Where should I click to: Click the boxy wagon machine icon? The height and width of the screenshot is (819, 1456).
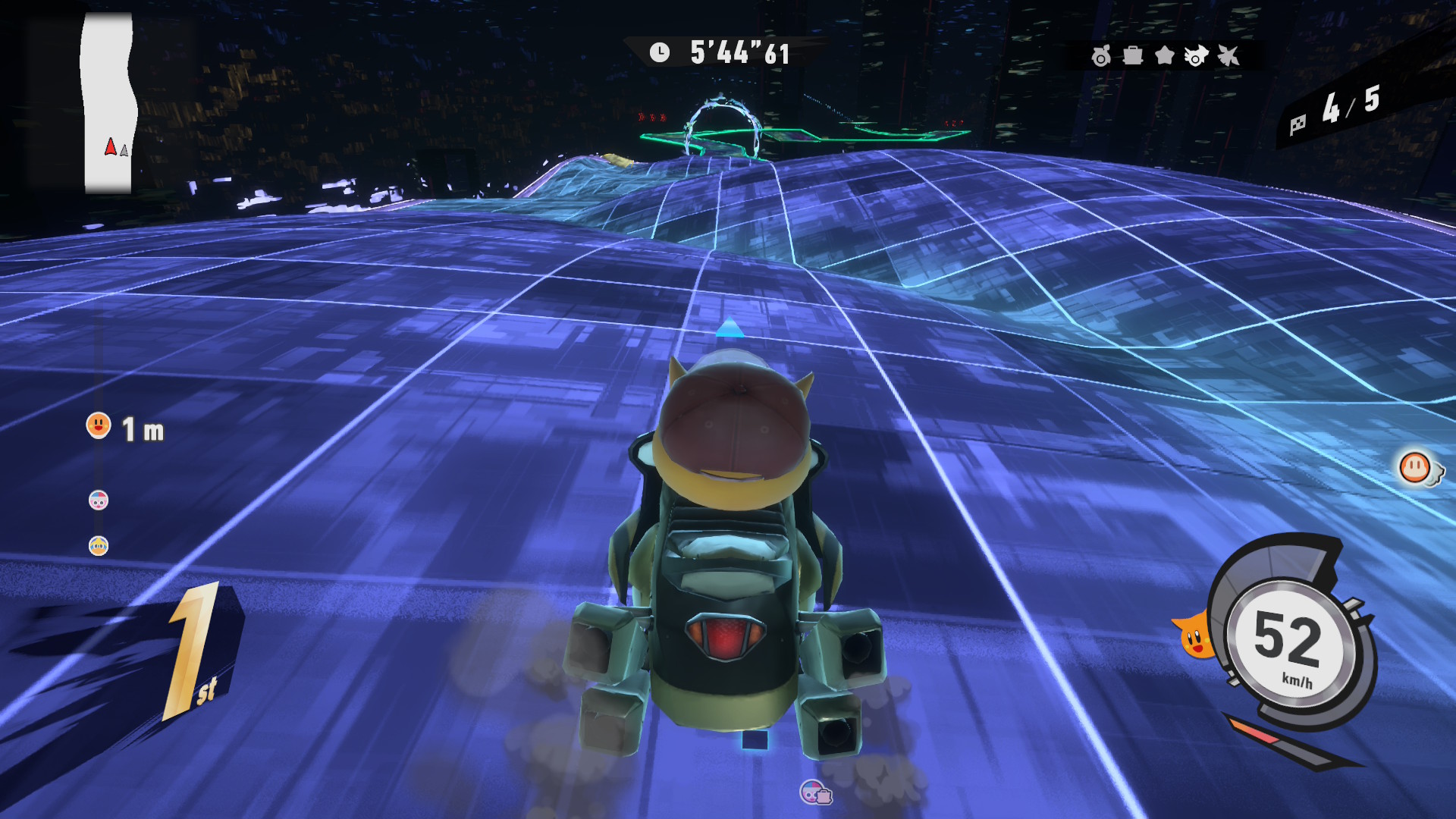point(1133,55)
